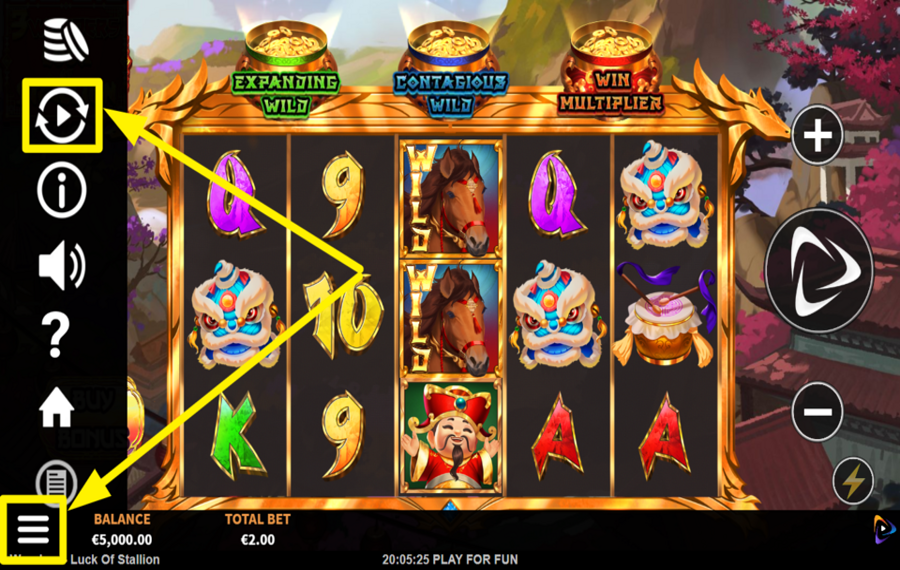Spin the reels
The image size is (900, 570).
[x=819, y=270]
